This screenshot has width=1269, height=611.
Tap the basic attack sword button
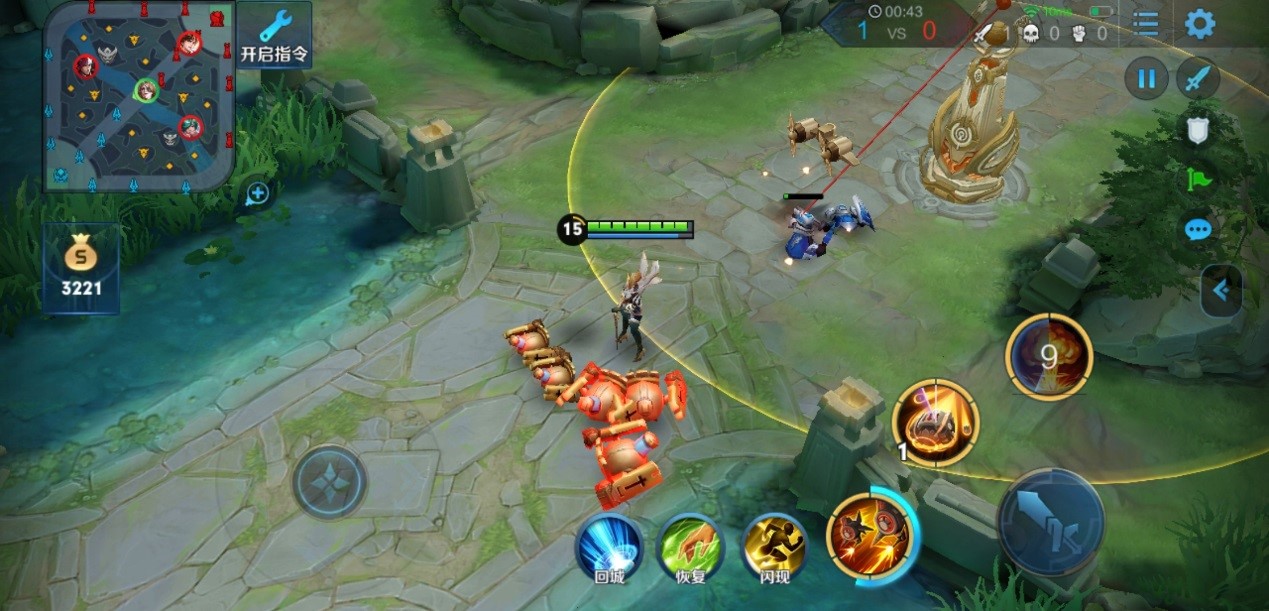(x=1050, y=522)
